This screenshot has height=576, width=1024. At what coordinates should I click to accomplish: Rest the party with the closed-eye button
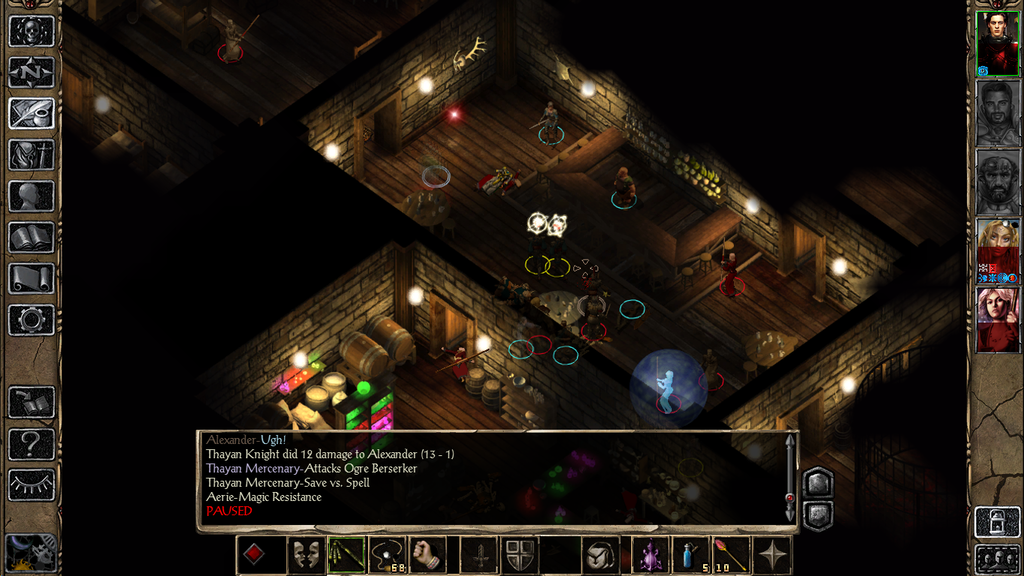[x=31, y=484]
